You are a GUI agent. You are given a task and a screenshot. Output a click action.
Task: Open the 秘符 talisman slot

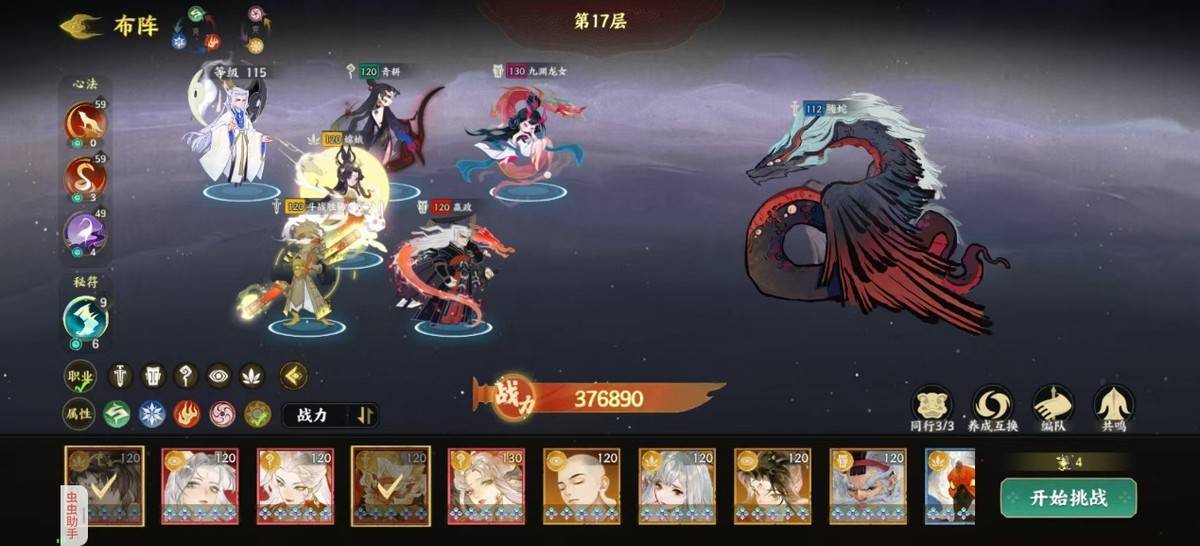click(86, 318)
